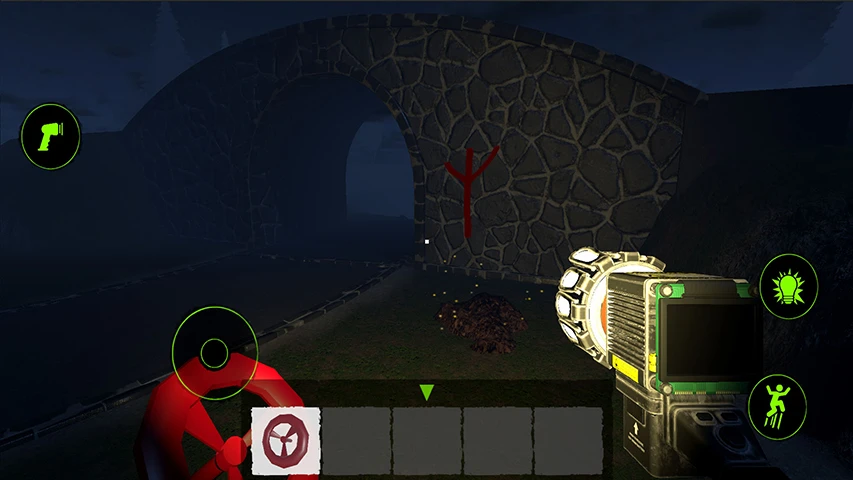The height and width of the screenshot is (480, 853).
Task: Touch the virtual movement joystick
Action: click(215, 352)
